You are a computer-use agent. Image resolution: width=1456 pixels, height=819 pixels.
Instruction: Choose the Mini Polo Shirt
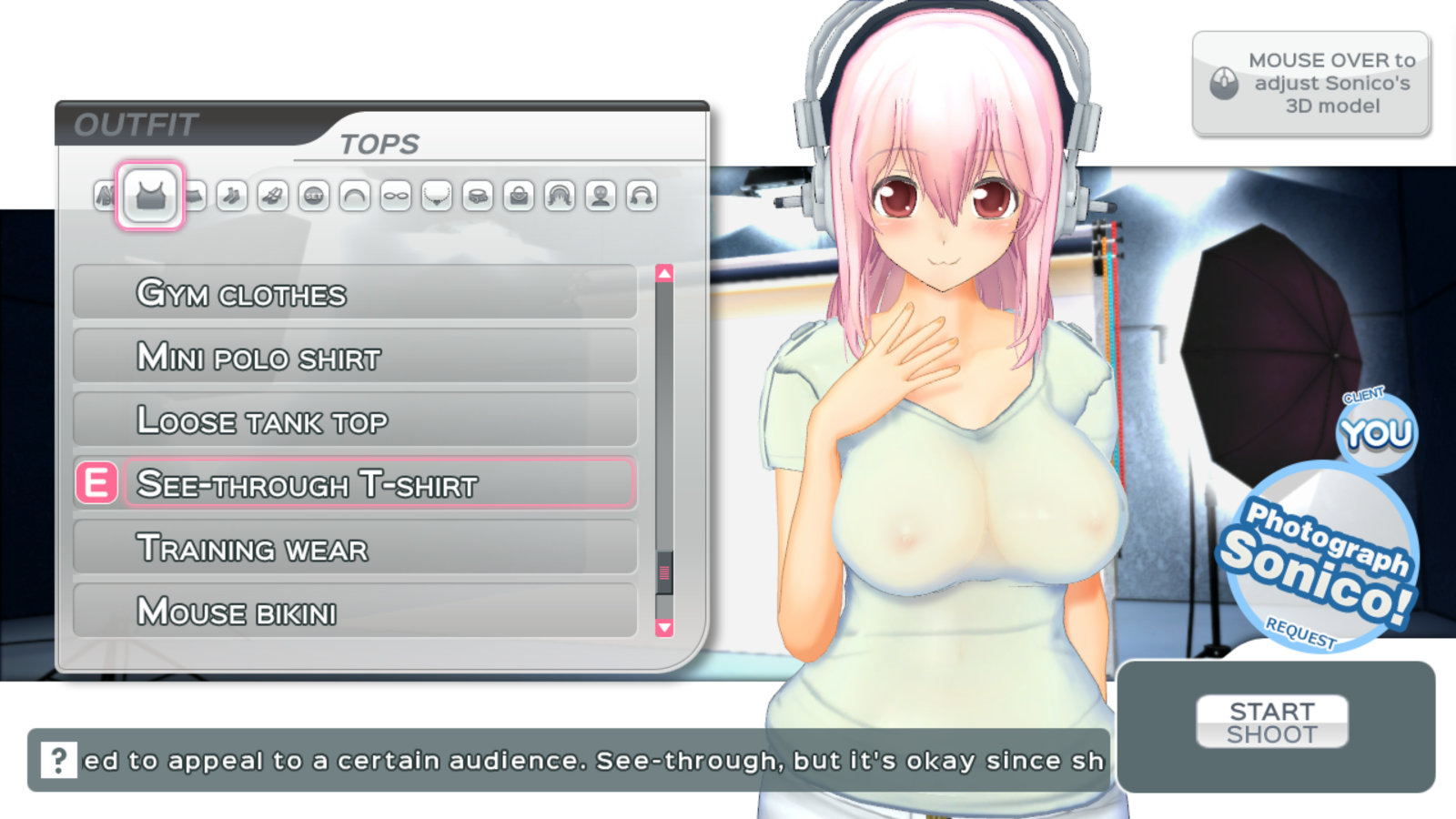click(355, 357)
